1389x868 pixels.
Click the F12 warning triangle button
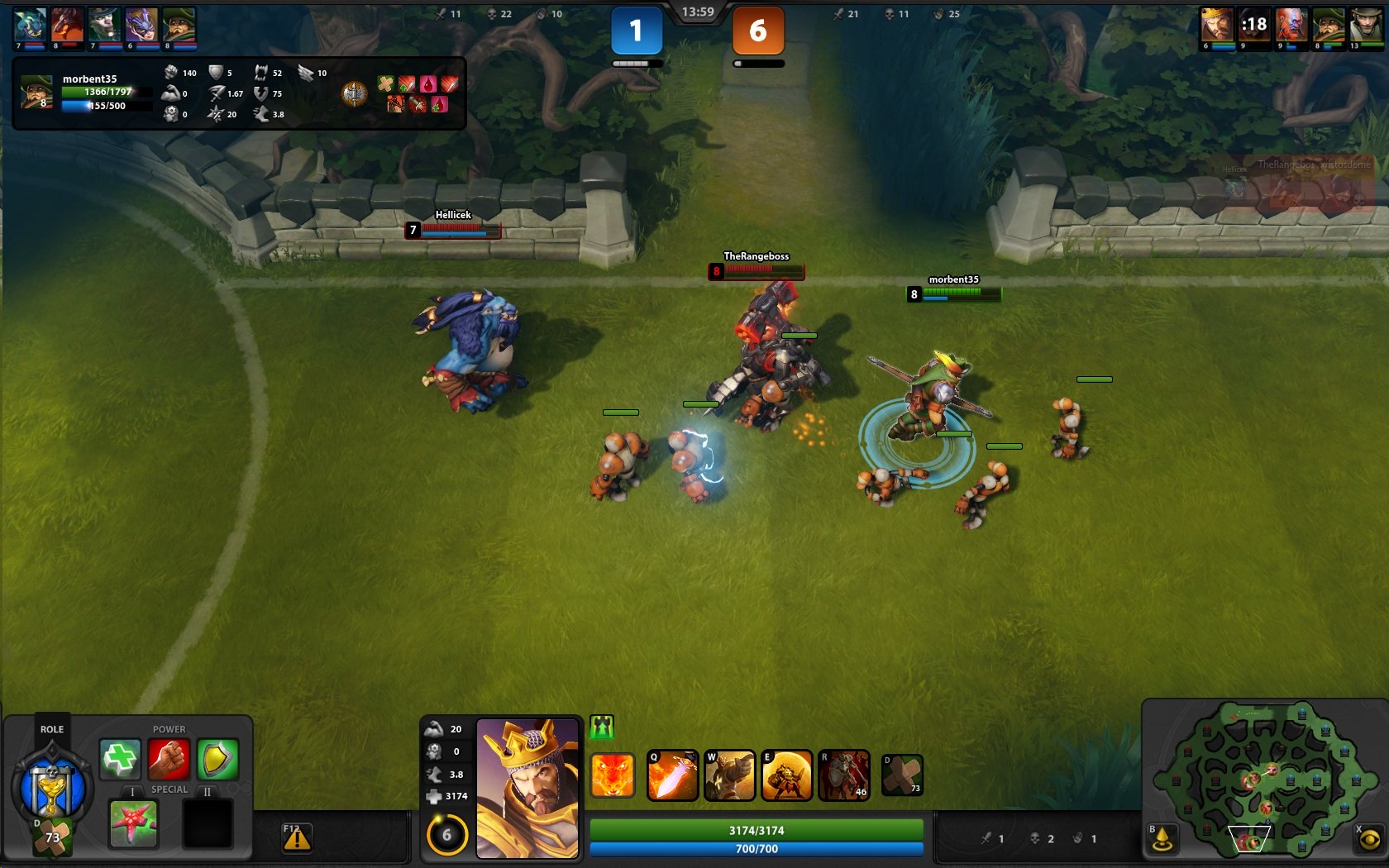296,838
